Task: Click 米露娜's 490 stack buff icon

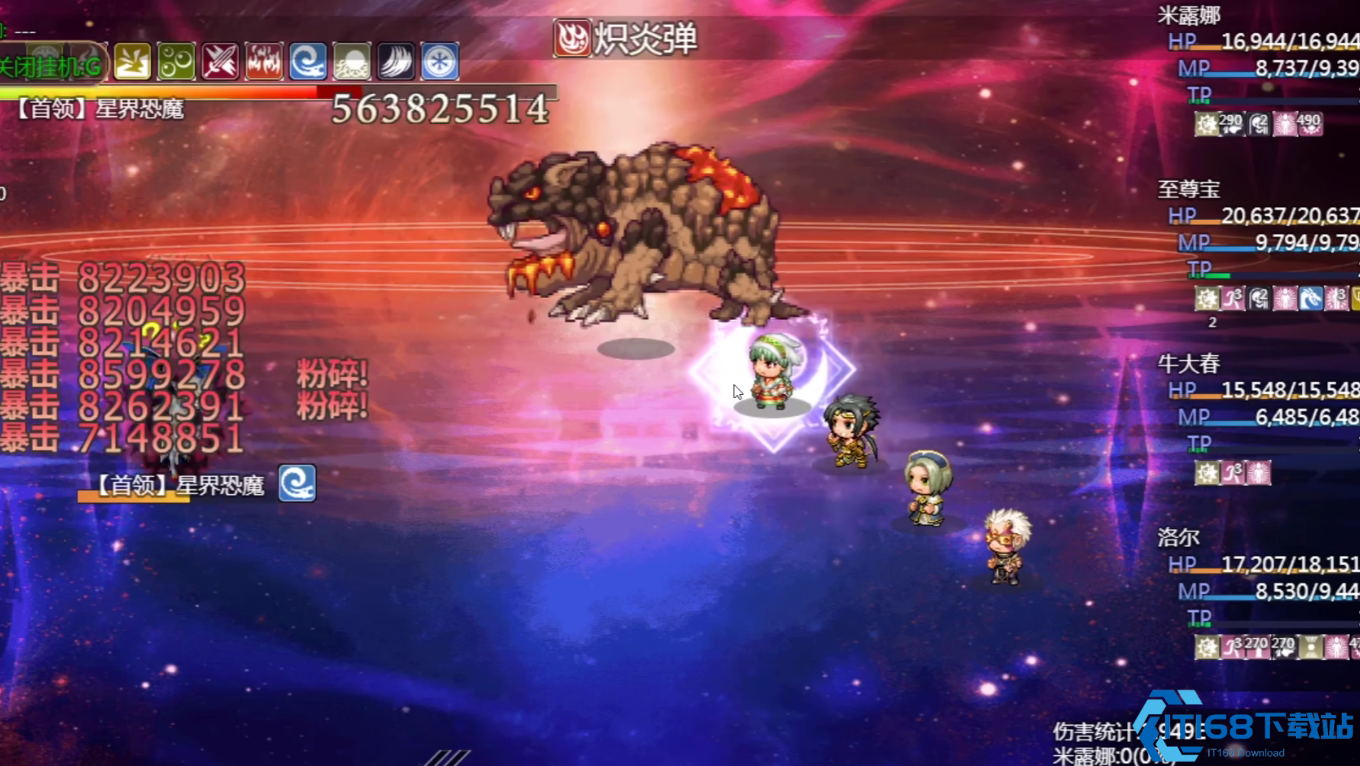Action: 1310,126
